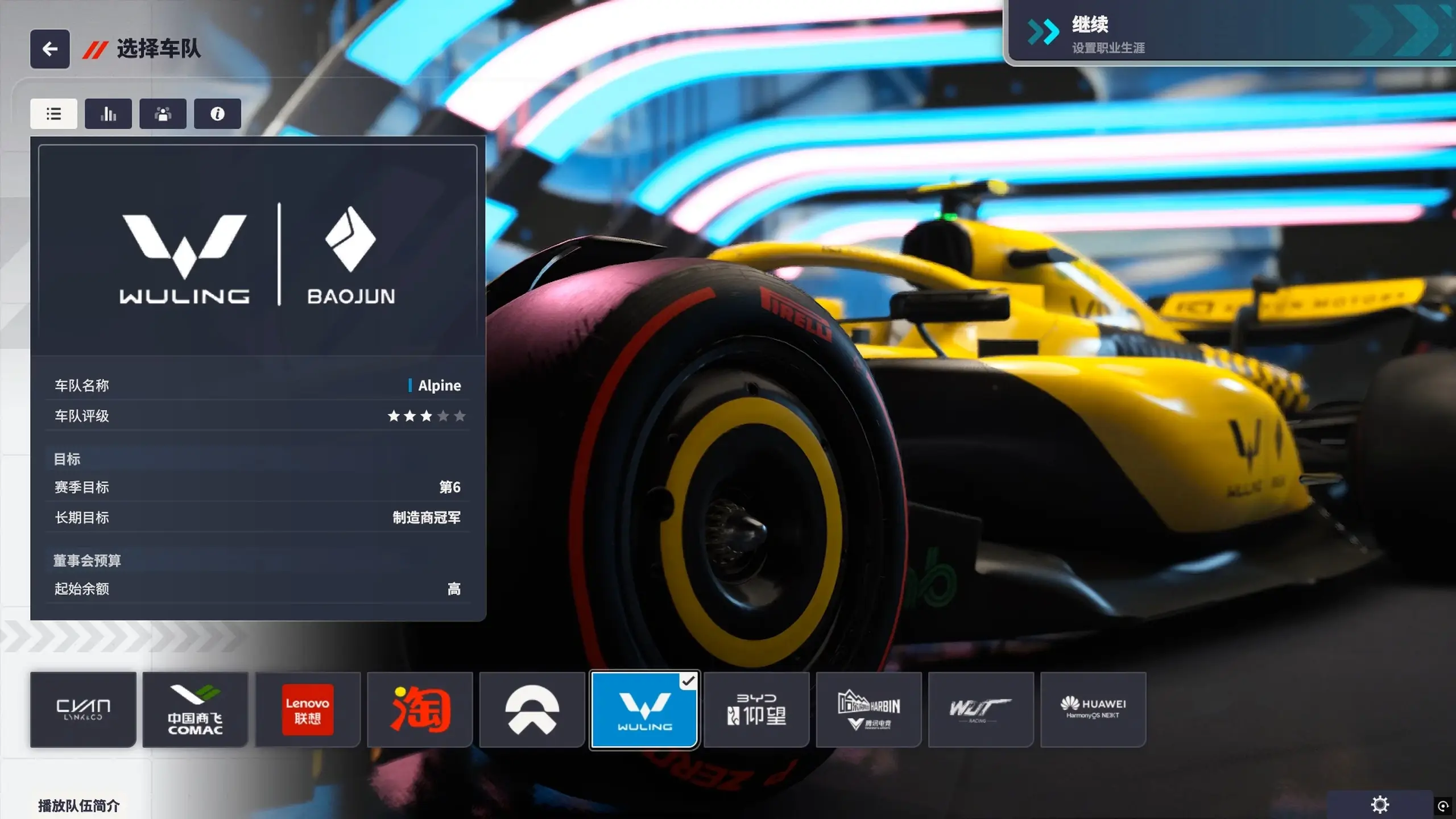The image size is (1456, 819).
Task: Play the team introduction video
Action: (x=78, y=805)
